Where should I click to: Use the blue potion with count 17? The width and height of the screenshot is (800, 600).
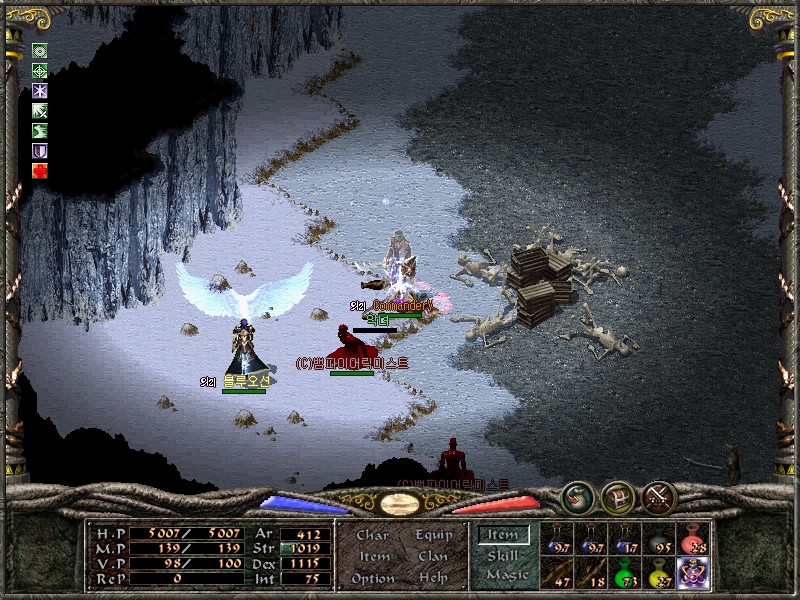[x=625, y=539]
